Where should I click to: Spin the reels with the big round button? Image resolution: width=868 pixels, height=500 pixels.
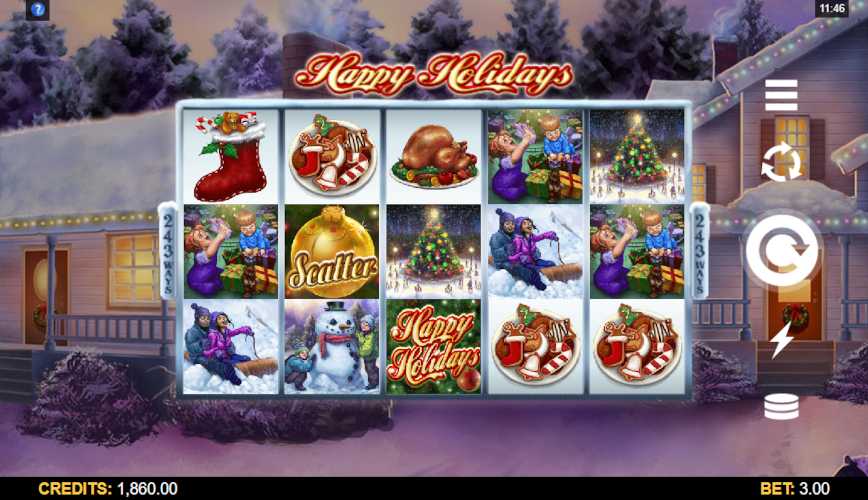(782, 249)
